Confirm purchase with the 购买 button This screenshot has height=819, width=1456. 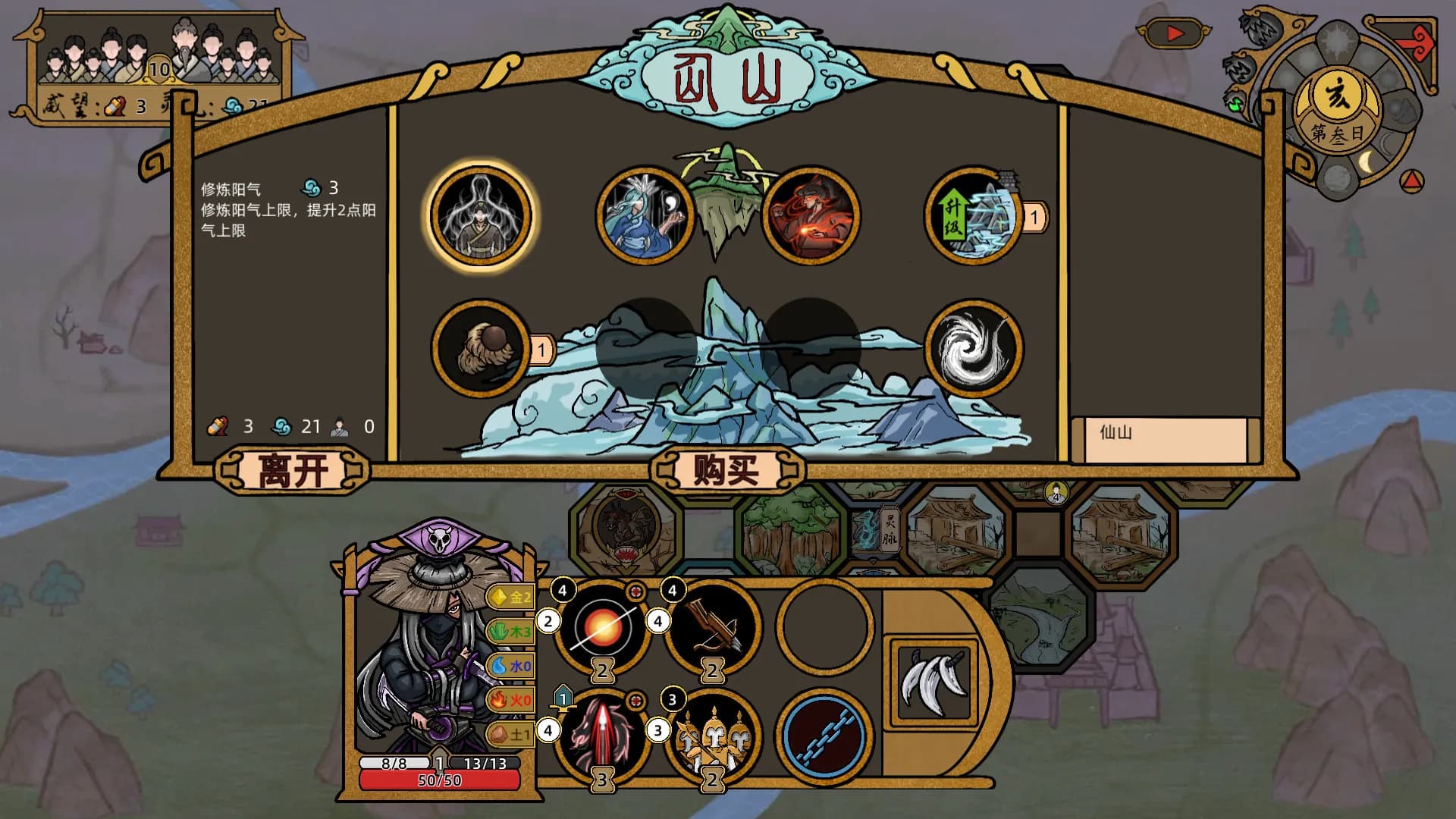coord(726,471)
